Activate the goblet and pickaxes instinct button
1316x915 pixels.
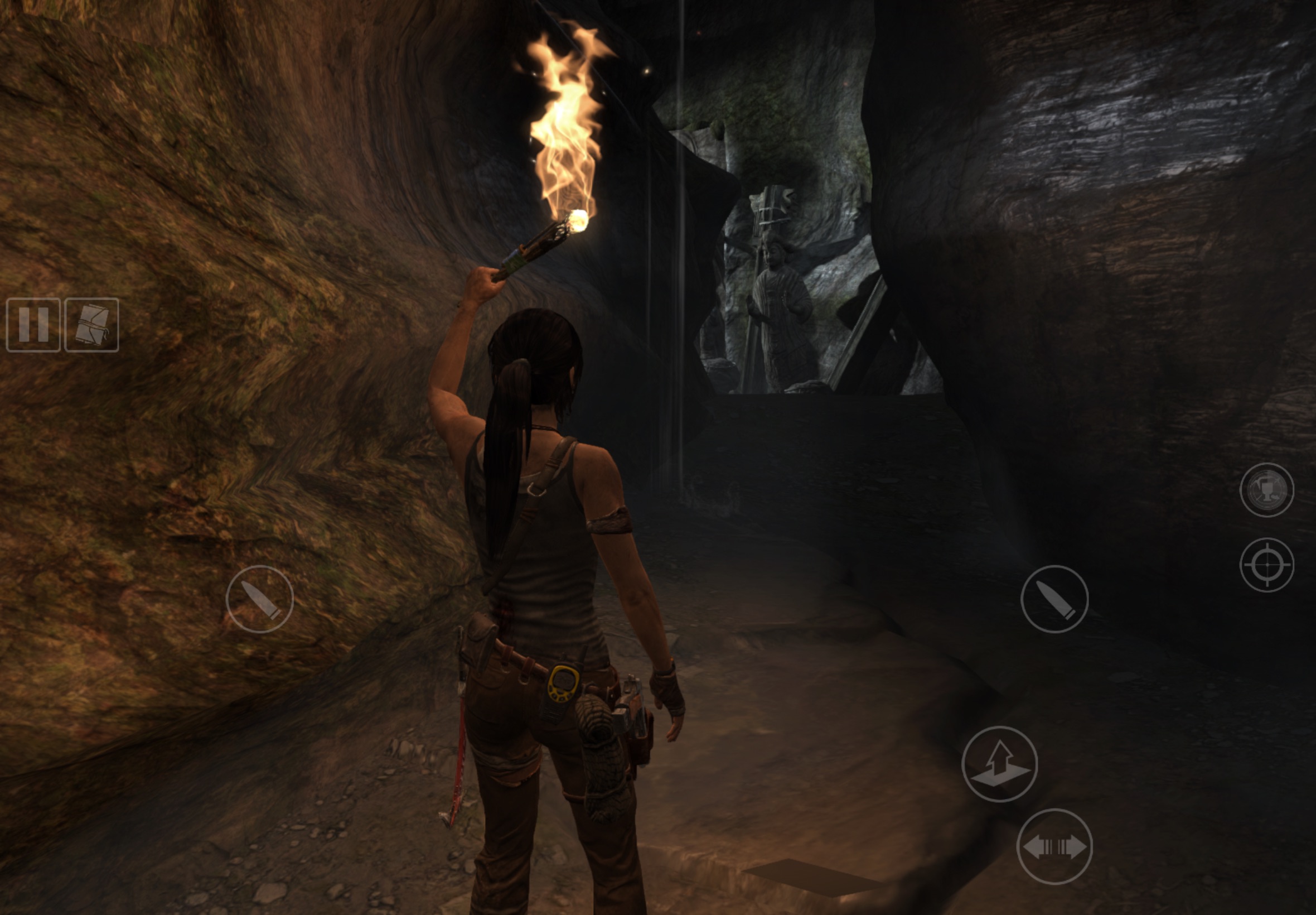coord(1266,490)
